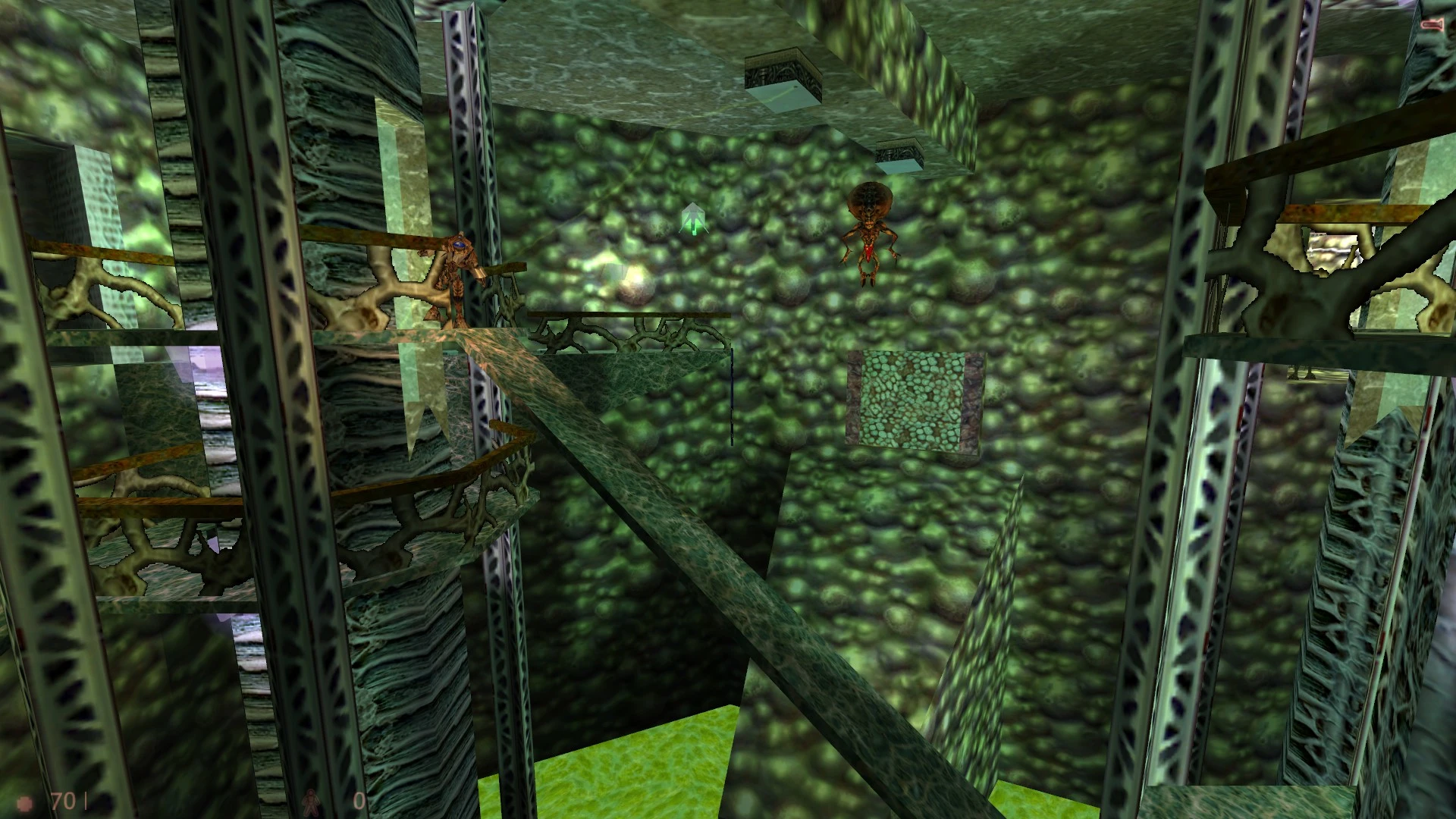1456x819 pixels.
Task: Select the floating alien controller enemy
Action: [x=869, y=227]
